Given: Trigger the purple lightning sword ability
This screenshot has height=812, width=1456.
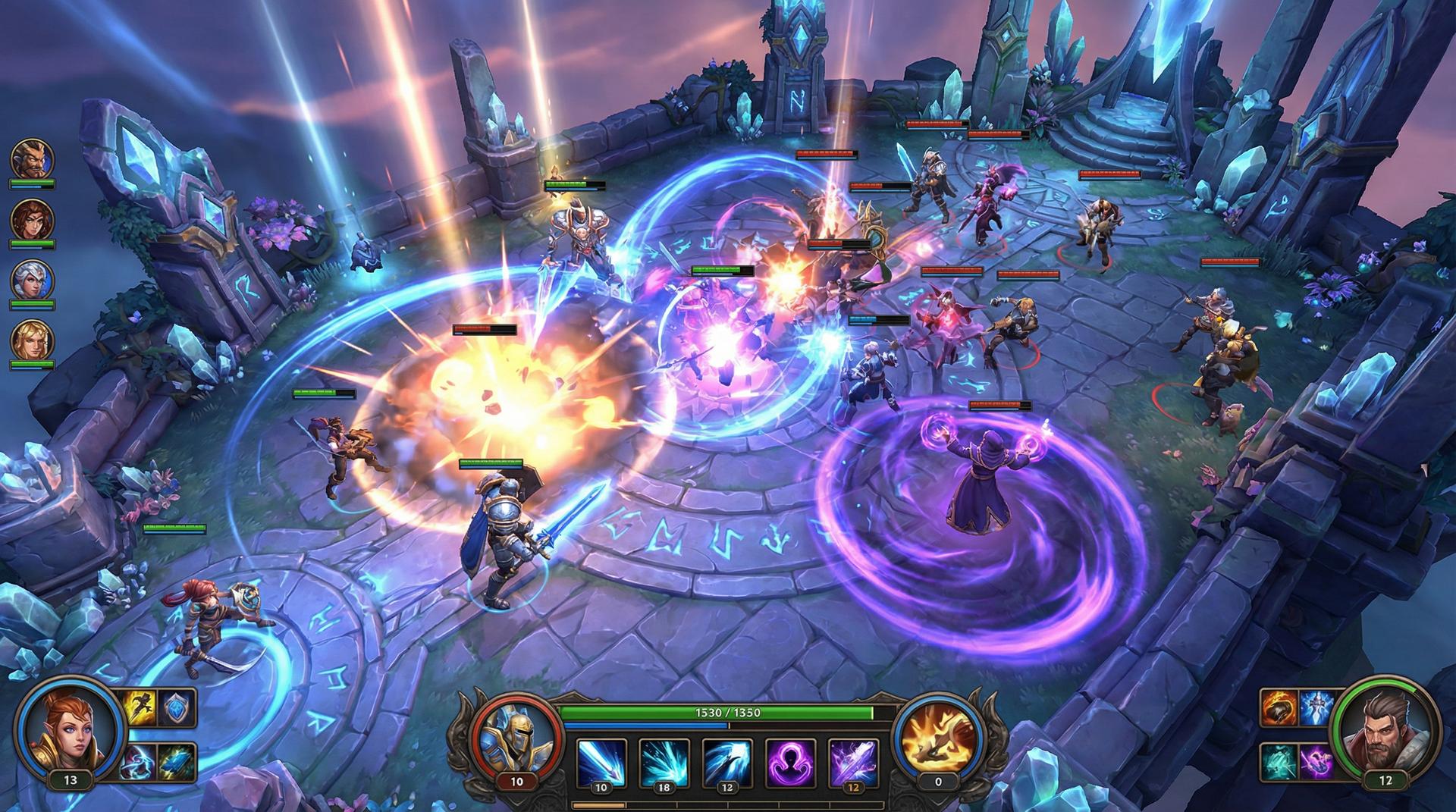Looking at the screenshot, I should point(853,761).
